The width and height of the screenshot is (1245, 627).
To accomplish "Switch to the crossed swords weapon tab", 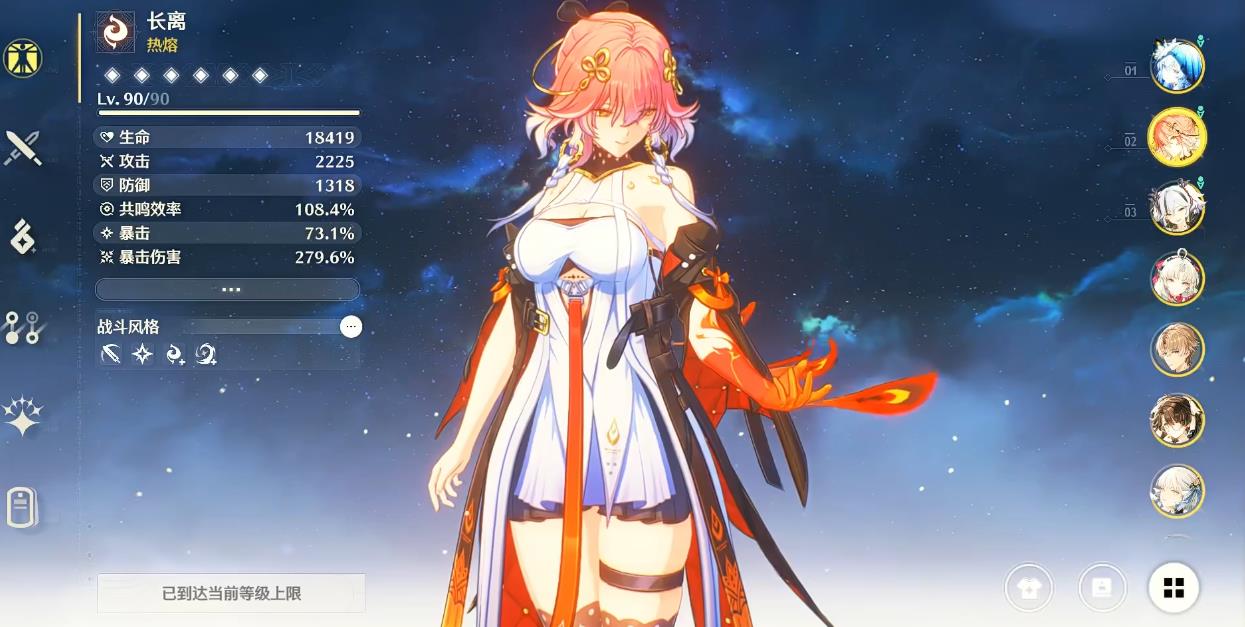I will pyautogui.click(x=21, y=148).
